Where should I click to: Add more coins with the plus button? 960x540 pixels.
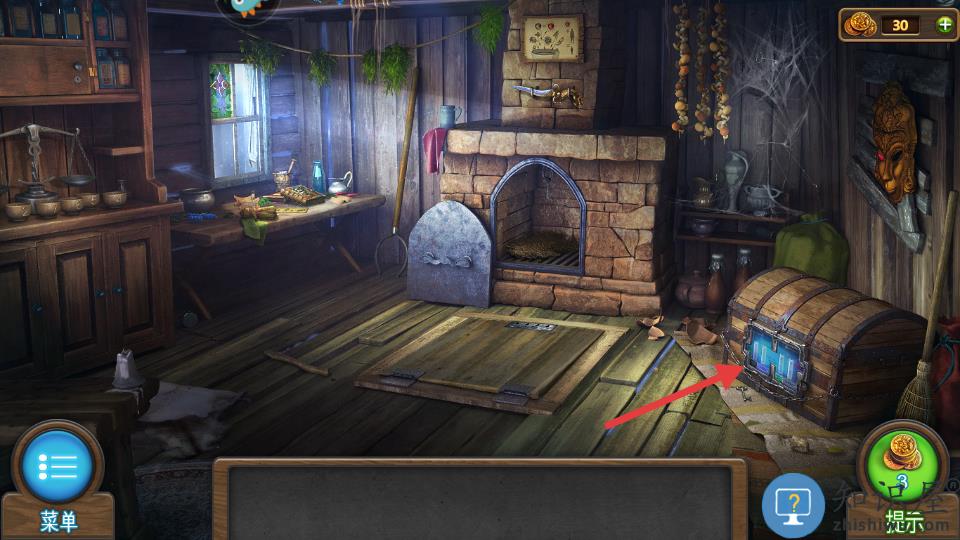pyautogui.click(x=944, y=25)
